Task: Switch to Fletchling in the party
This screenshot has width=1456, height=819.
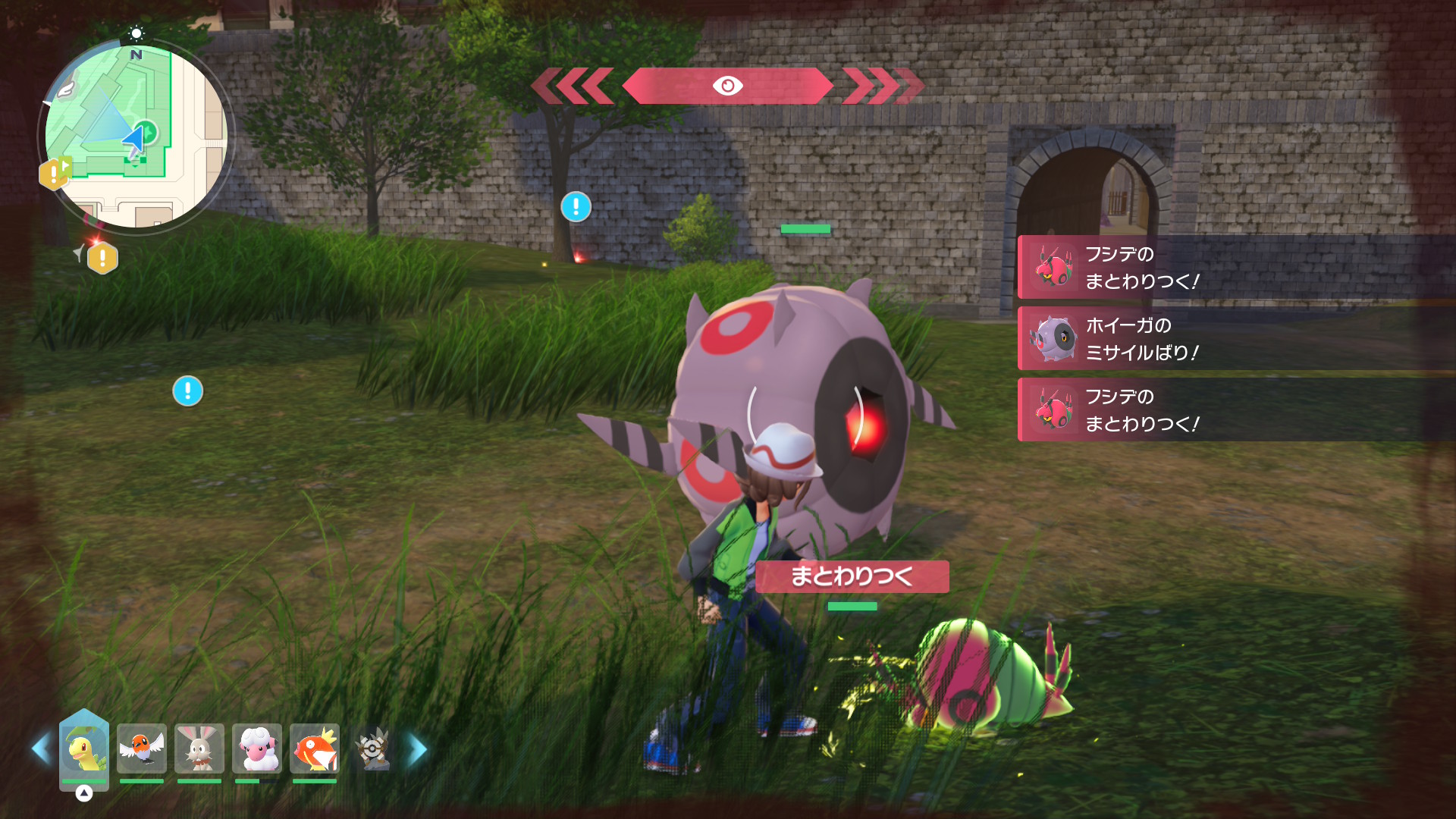Action: (x=142, y=749)
